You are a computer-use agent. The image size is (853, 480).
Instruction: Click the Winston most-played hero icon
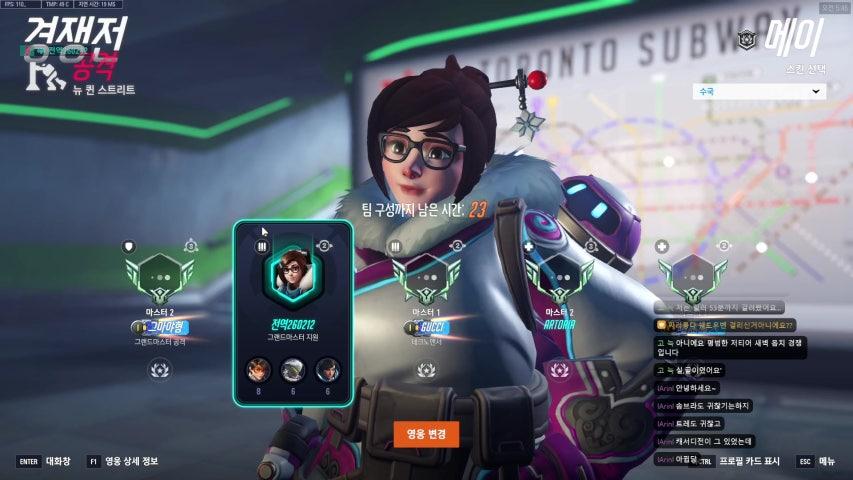tap(293, 370)
